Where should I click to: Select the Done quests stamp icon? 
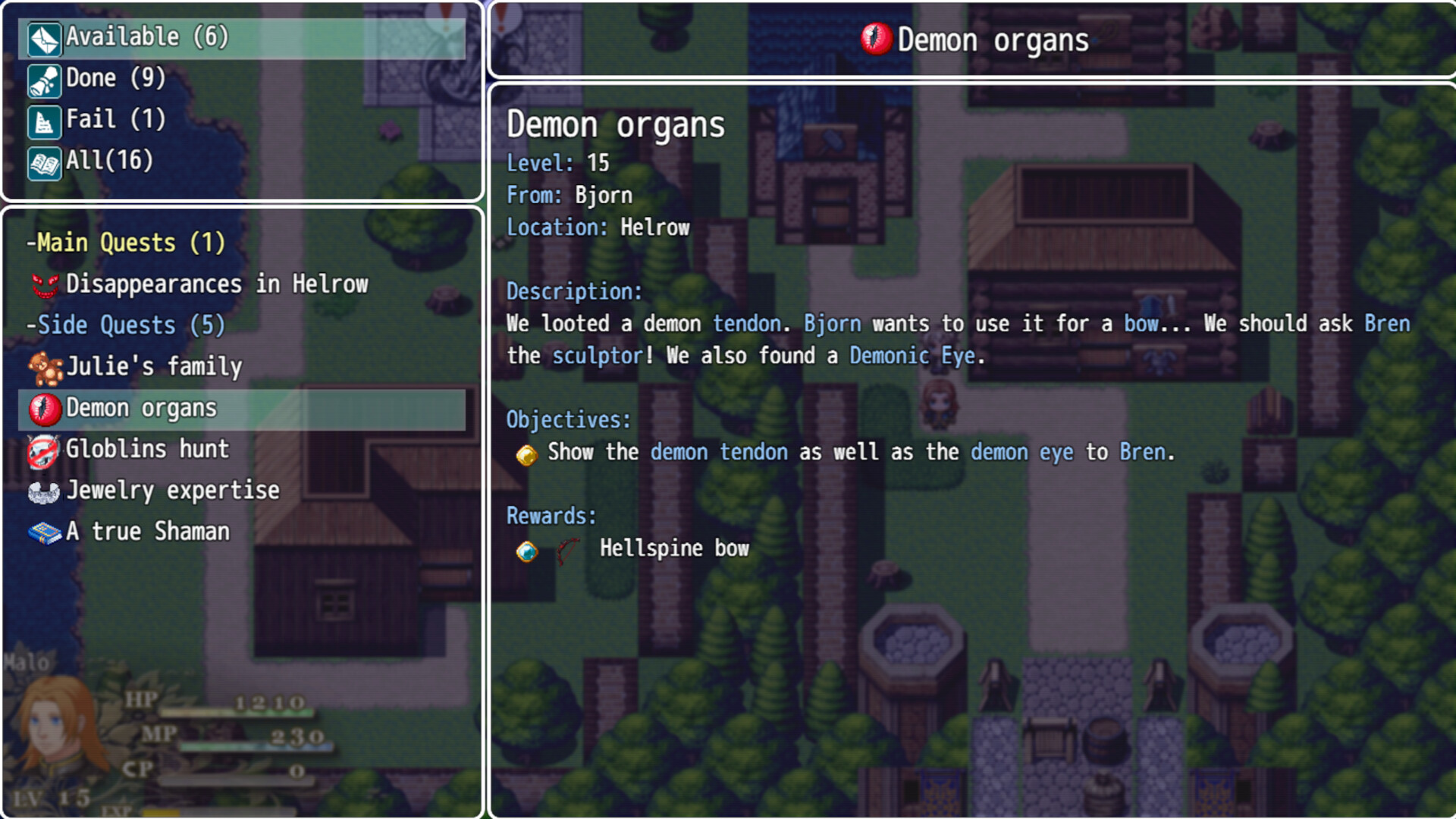click(x=43, y=79)
